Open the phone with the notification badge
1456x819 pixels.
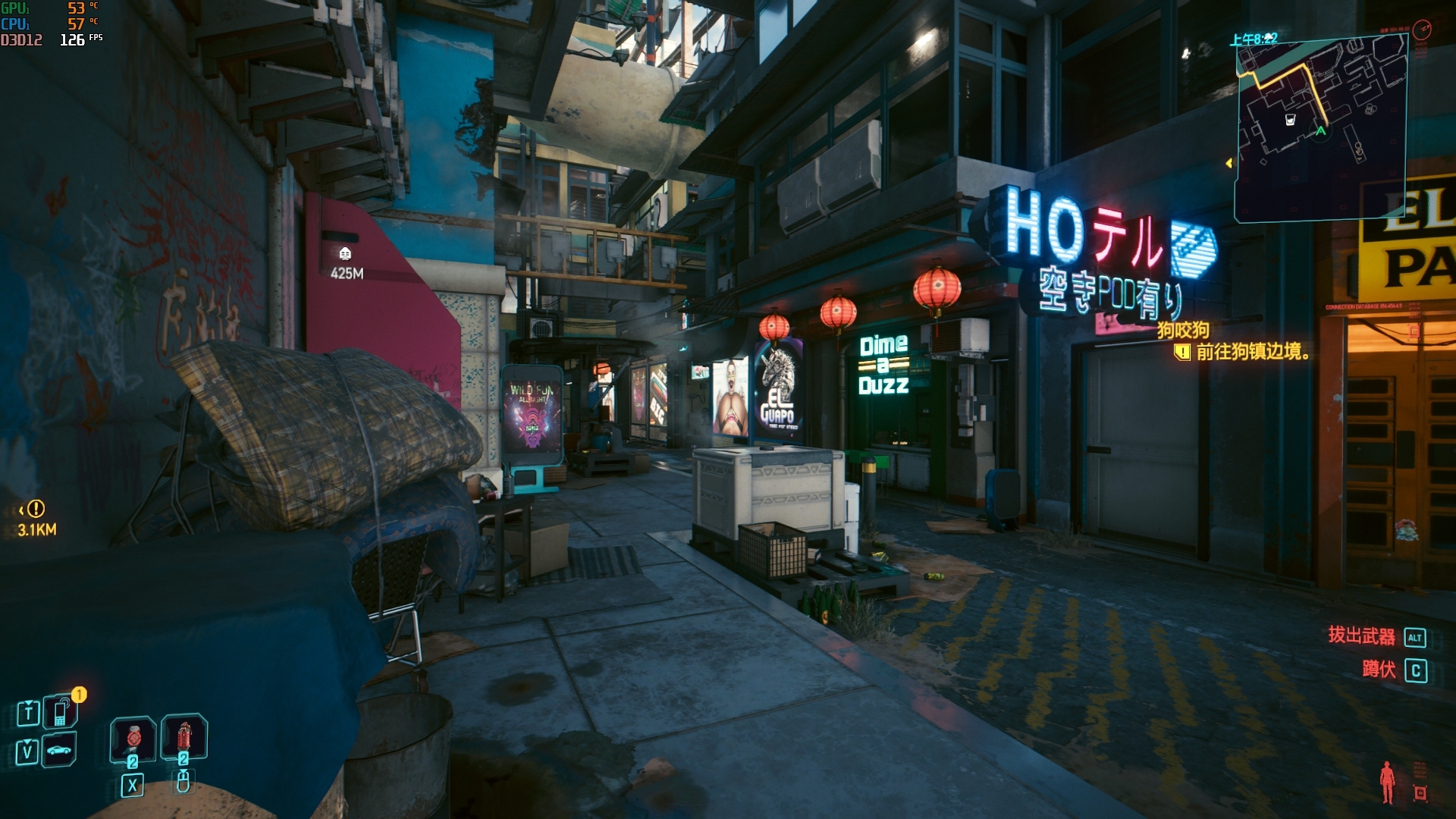(60, 712)
